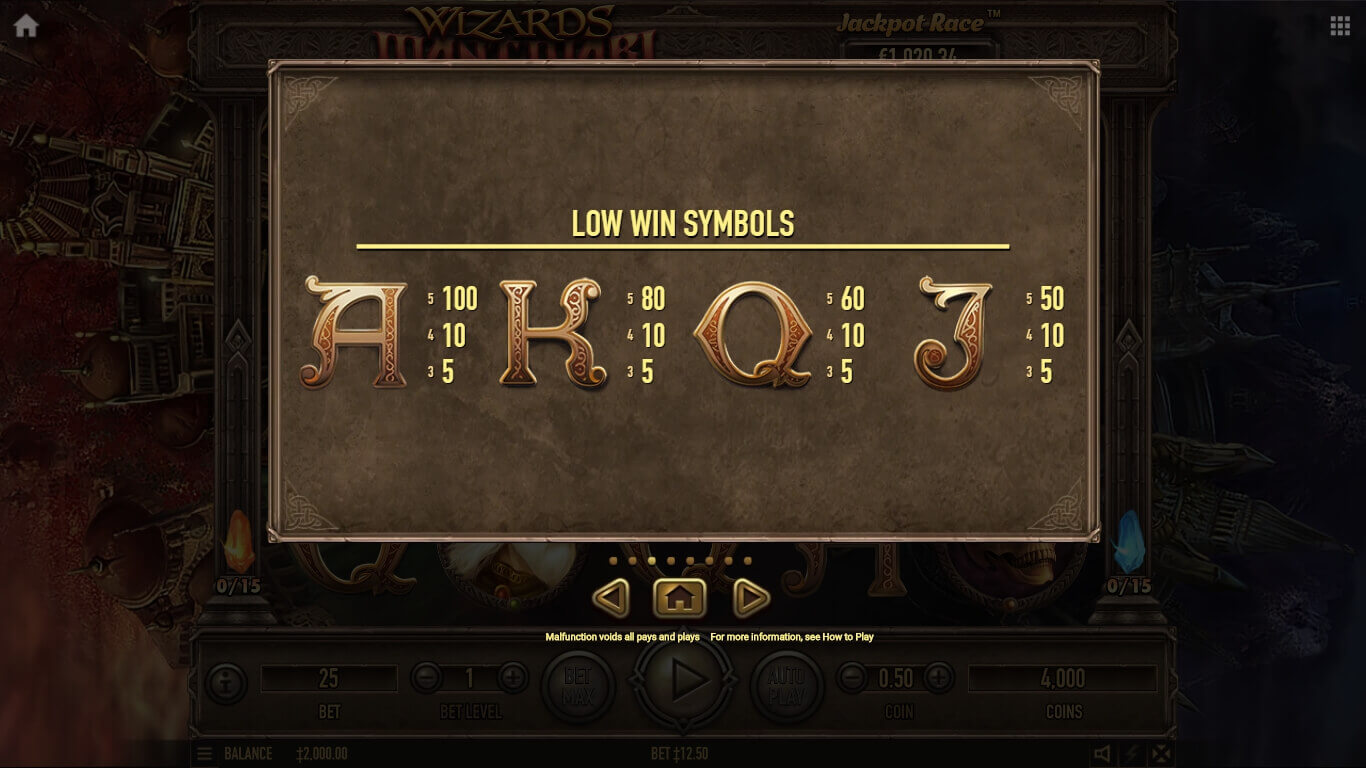This screenshot has width=1366, height=768.
Task: Open the Auto Play options
Action: pos(787,685)
